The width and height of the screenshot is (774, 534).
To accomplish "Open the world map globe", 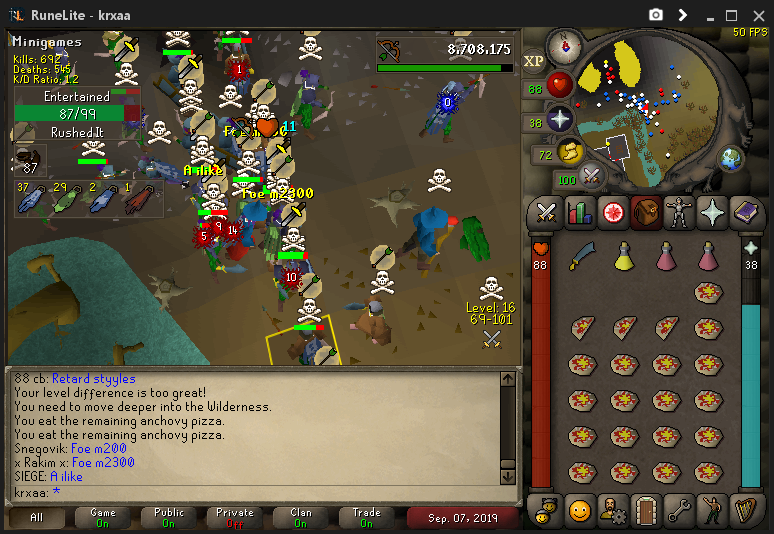I will point(731,158).
